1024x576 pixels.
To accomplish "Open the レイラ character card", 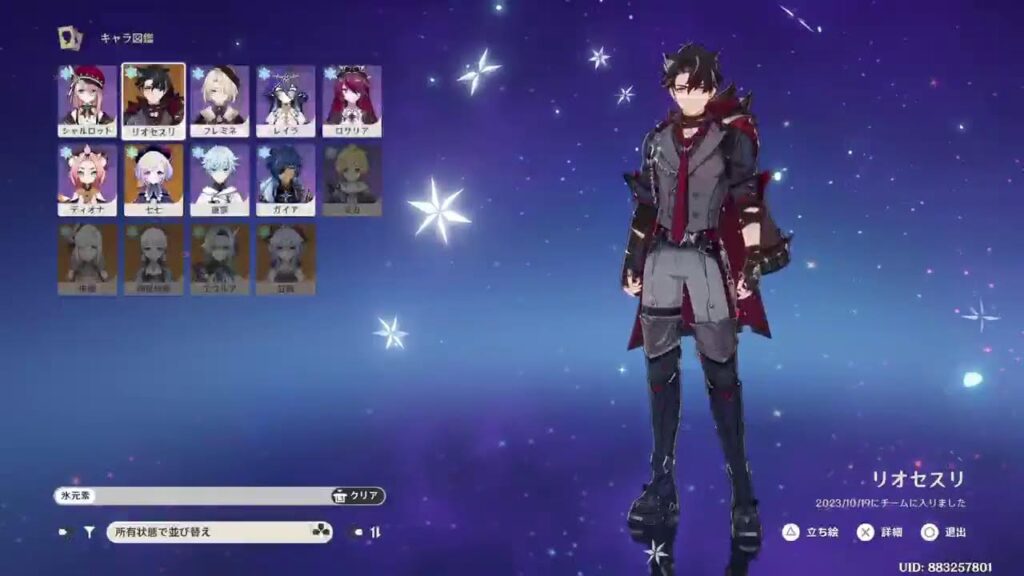I will click(285, 101).
